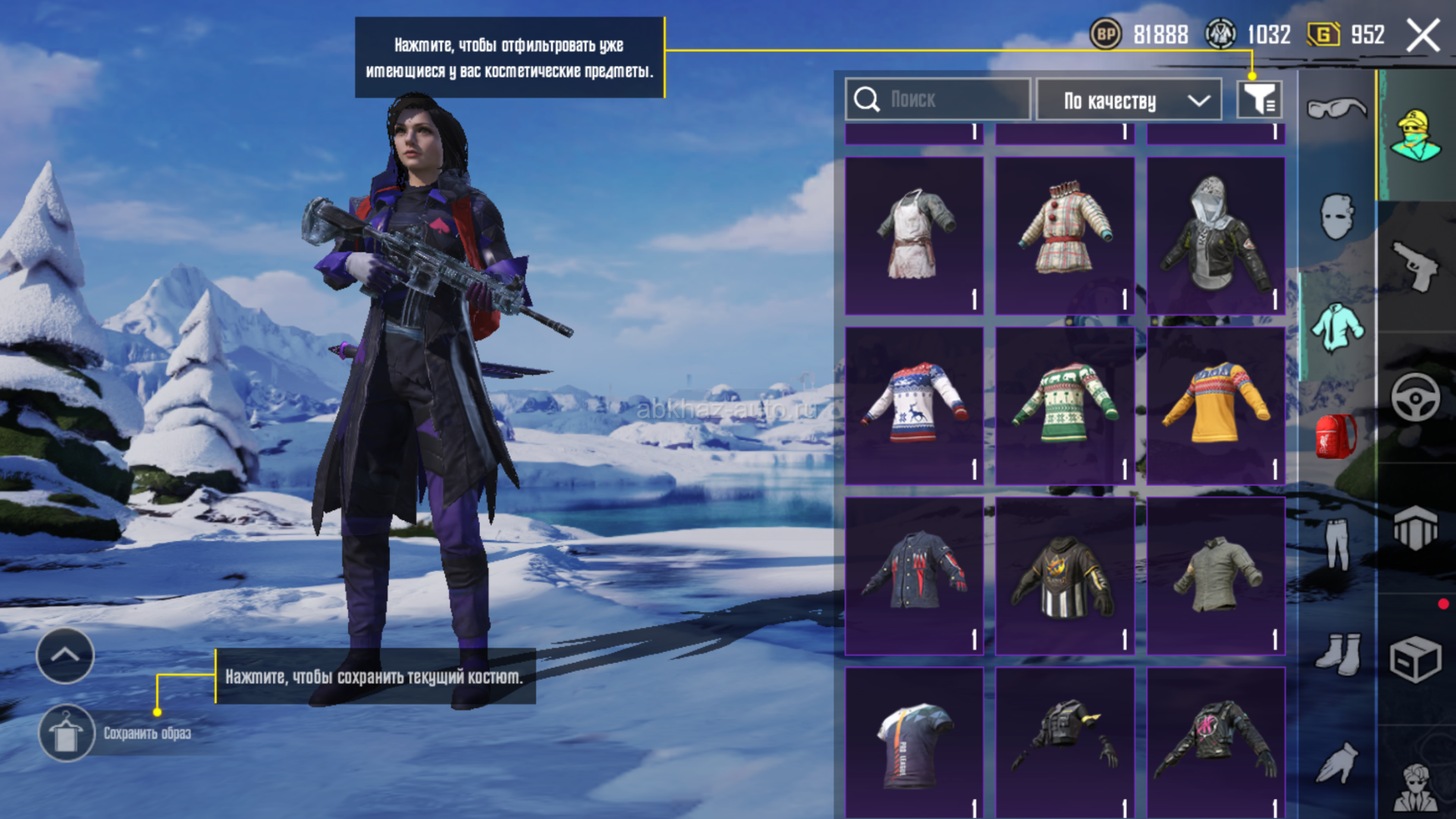Switch to the red backpack category
This screenshot has width=1456, height=819.
pos(1336,436)
